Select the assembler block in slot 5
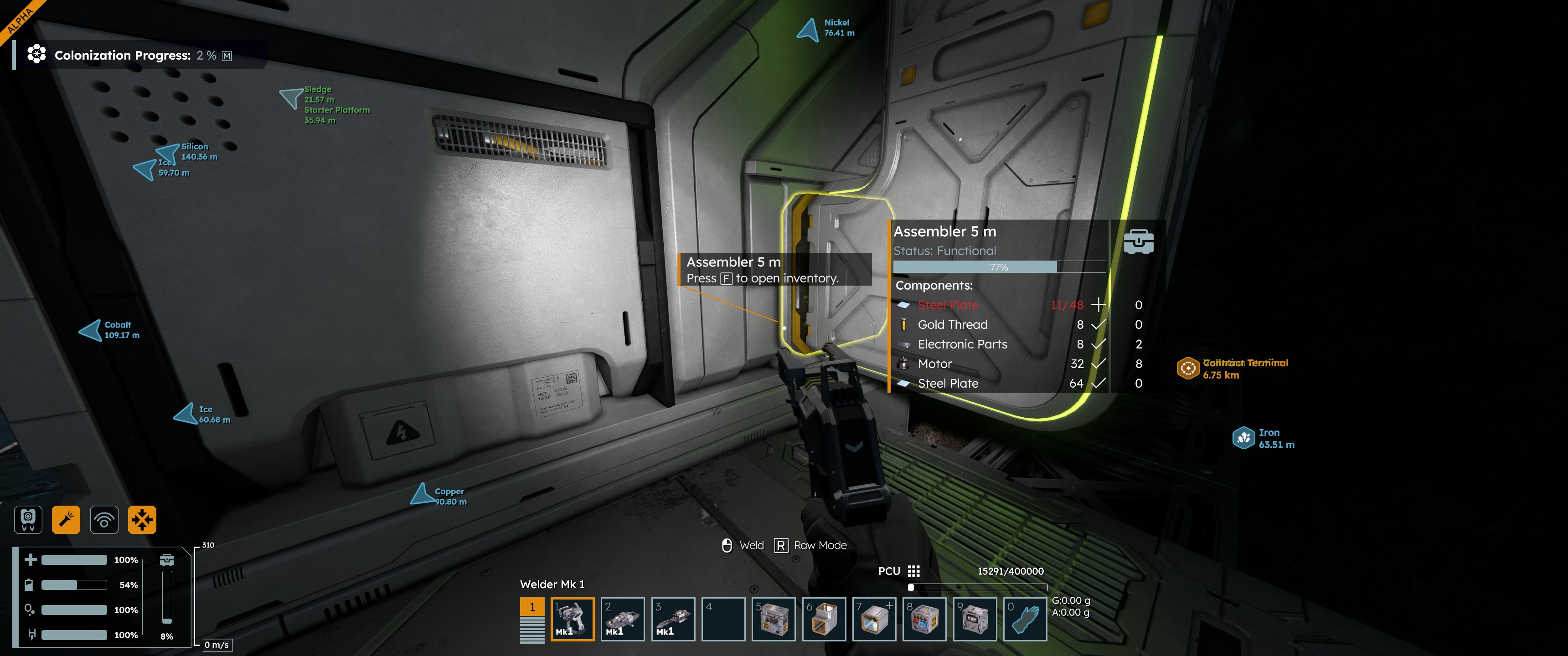Image resolution: width=1568 pixels, height=656 pixels. 773,619
